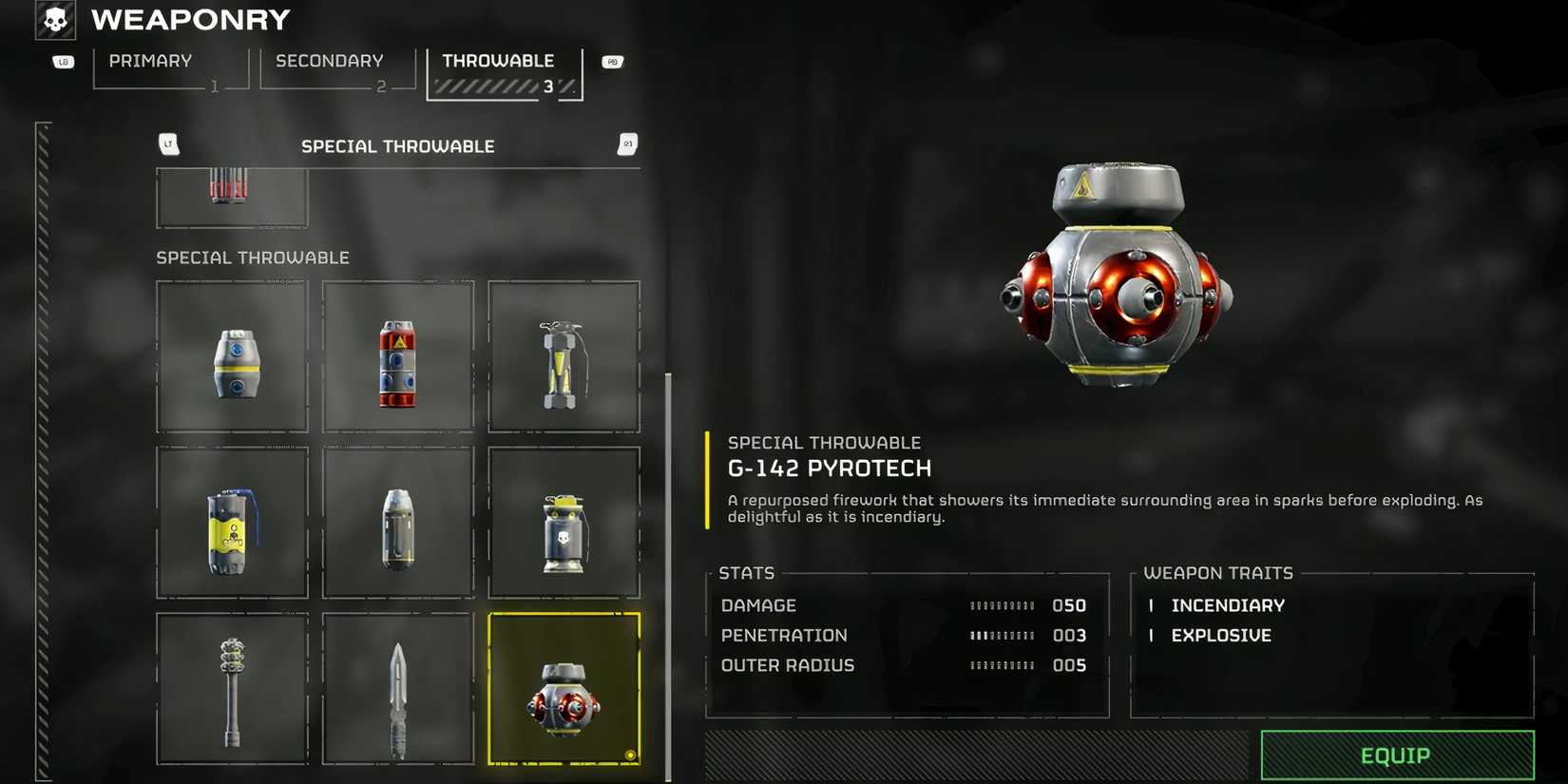Click the Helldivers skull emblem
1568x784 pixels.
click(x=54, y=19)
